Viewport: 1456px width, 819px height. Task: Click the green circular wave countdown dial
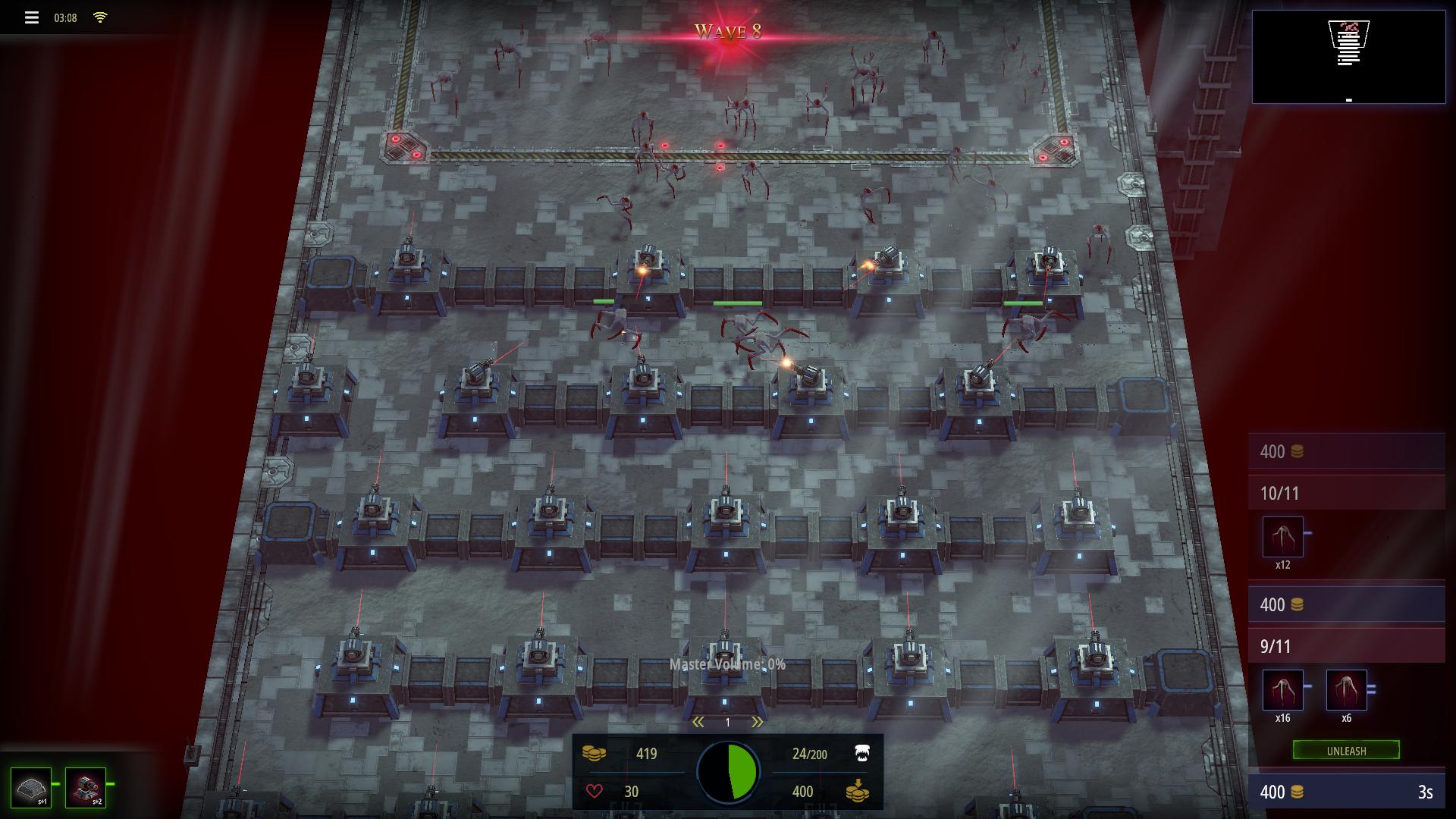(730, 771)
